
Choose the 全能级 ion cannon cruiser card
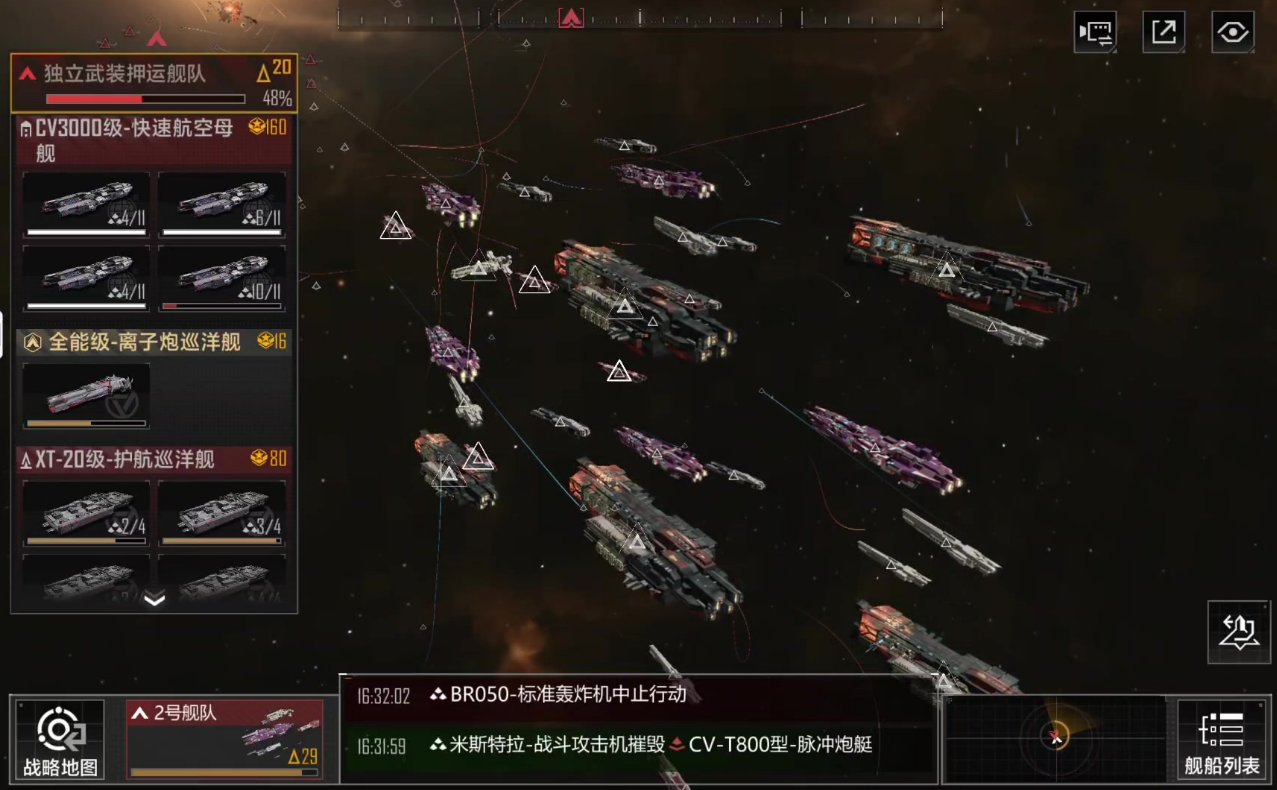coord(86,395)
